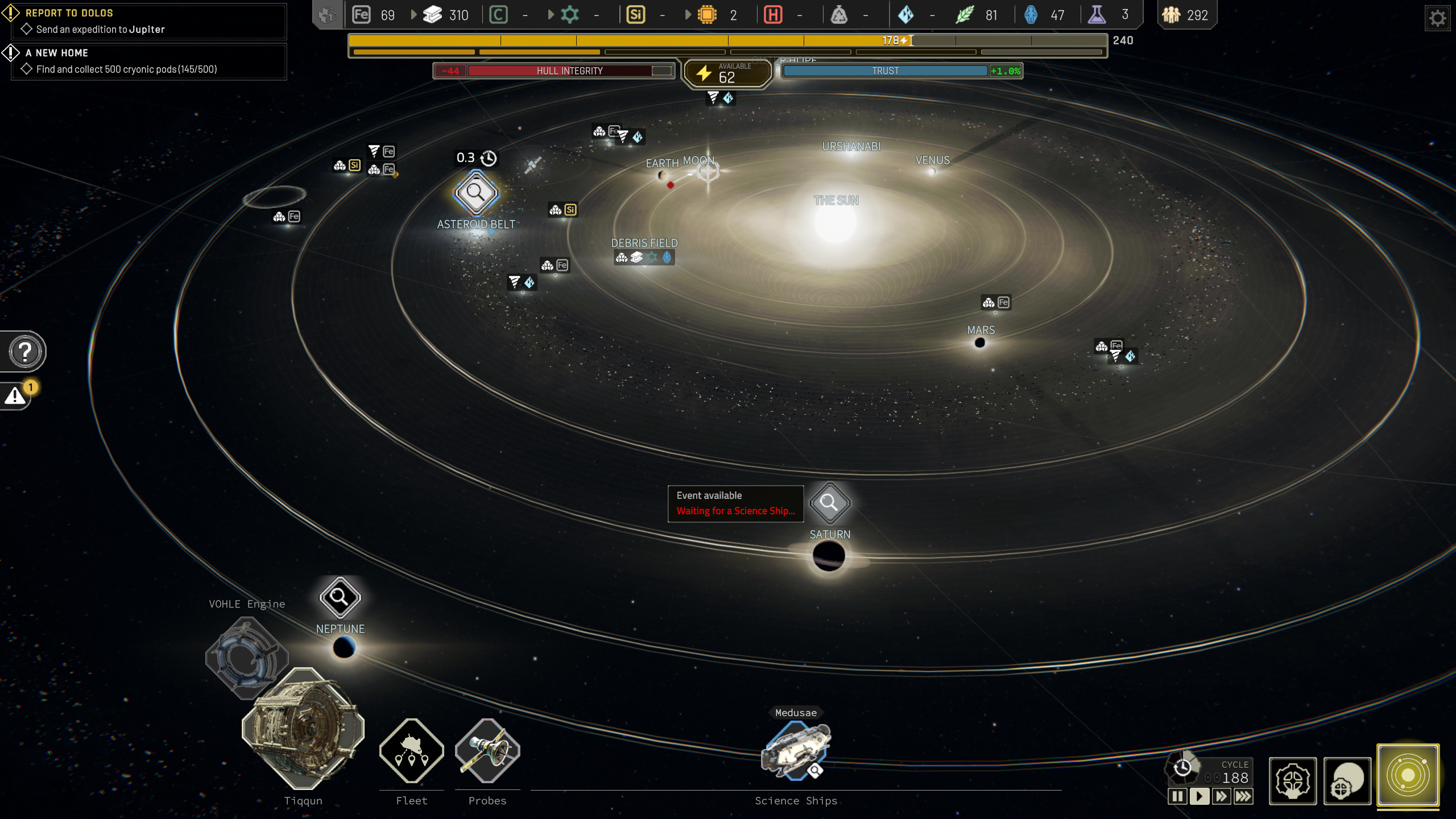Pause the game time
The width and height of the screenshot is (1456, 819).
1177,796
